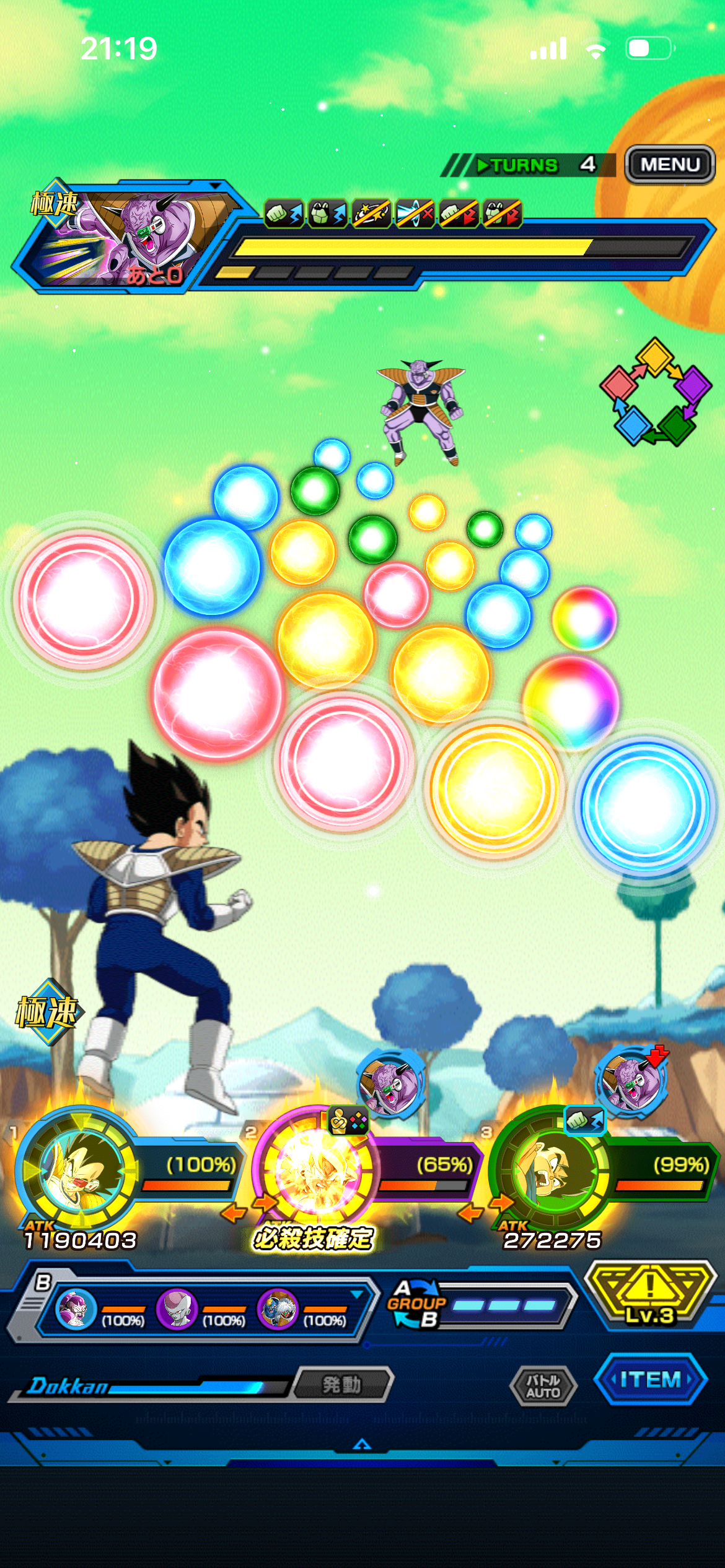Tap the Lv.3 warning gauge button
The width and height of the screenshot is (725, 1568).
tap(648, 1294)
